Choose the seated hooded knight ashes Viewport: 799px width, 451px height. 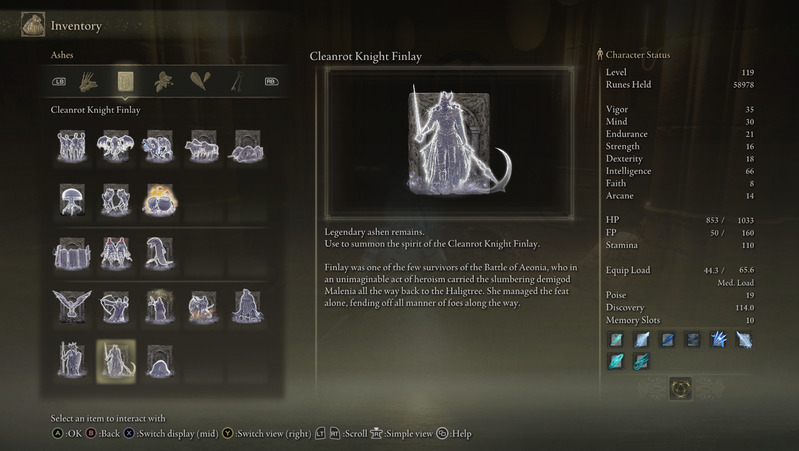(x=246, y=306)
